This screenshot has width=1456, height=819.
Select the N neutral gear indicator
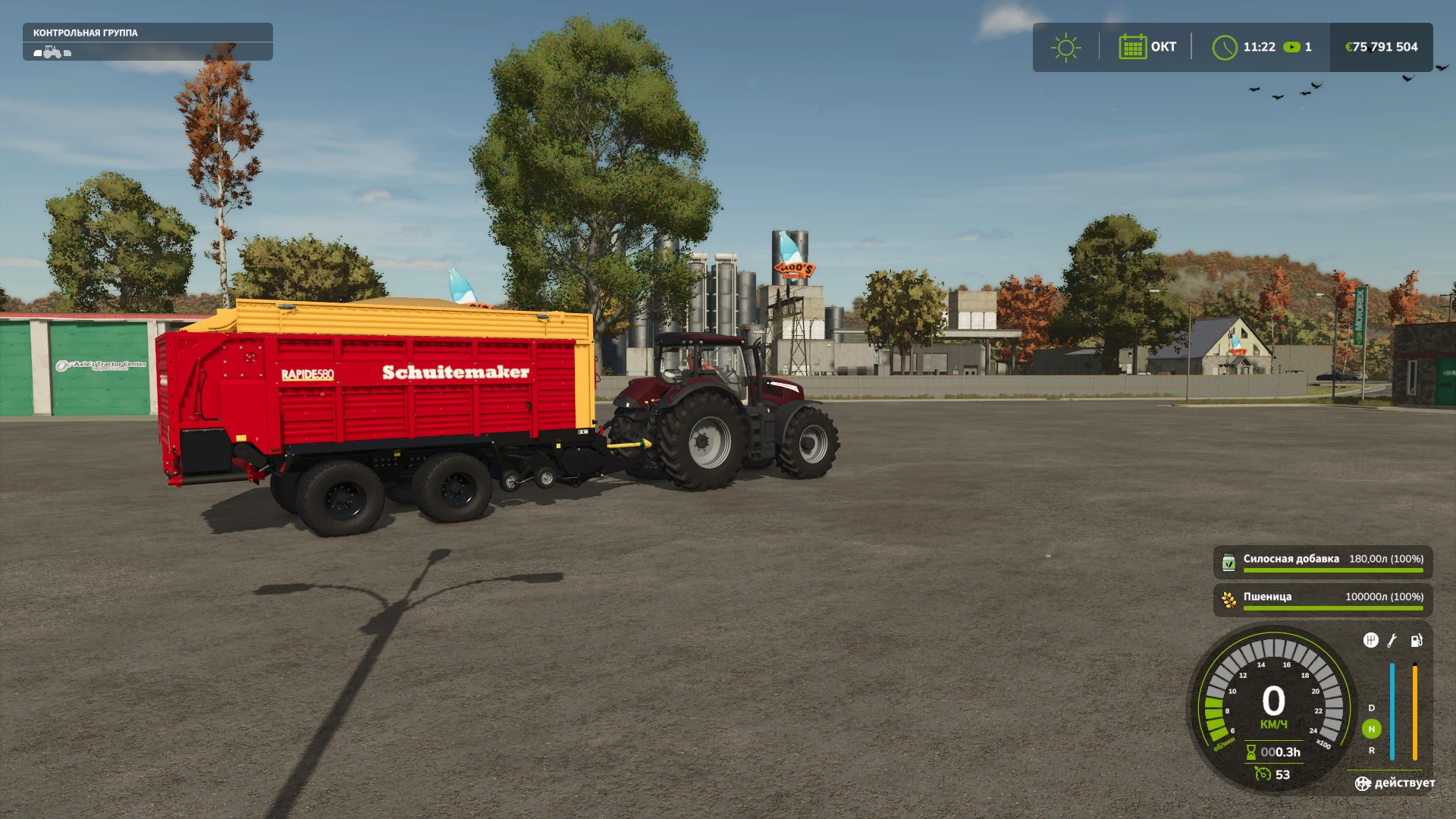pyautogui.click(x=1371, y=729)
